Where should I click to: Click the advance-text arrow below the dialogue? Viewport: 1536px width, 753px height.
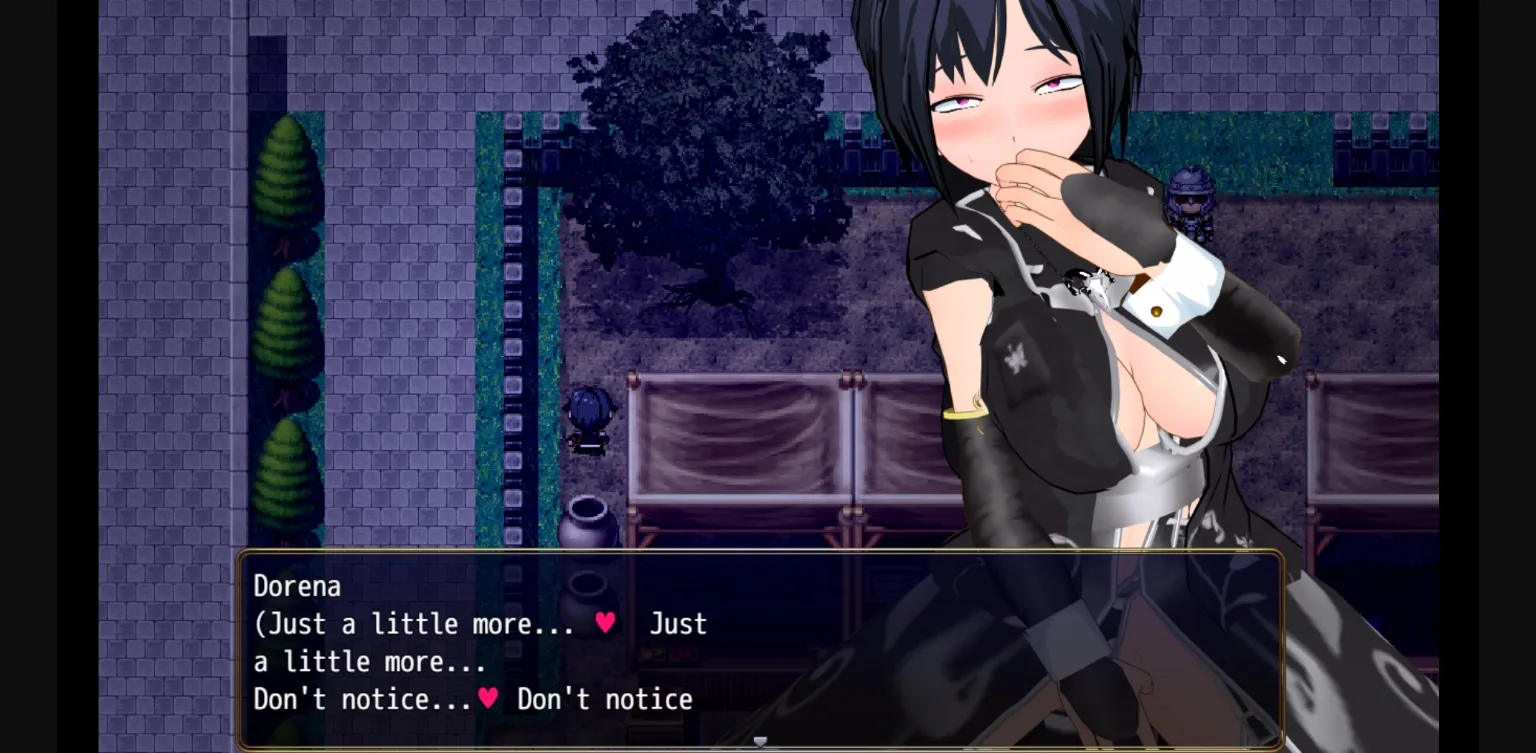click(x=760, y=740)
